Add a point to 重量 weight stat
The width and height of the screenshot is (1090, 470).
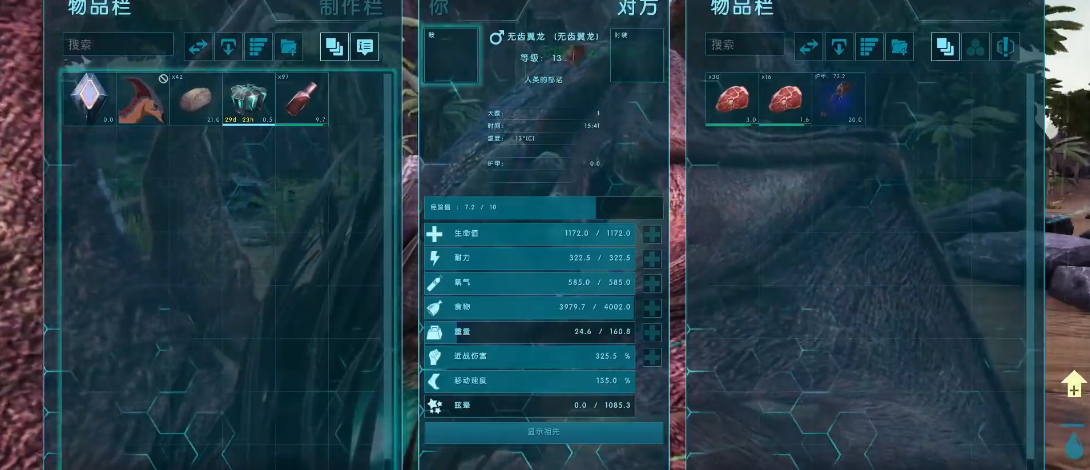[652, 332]
